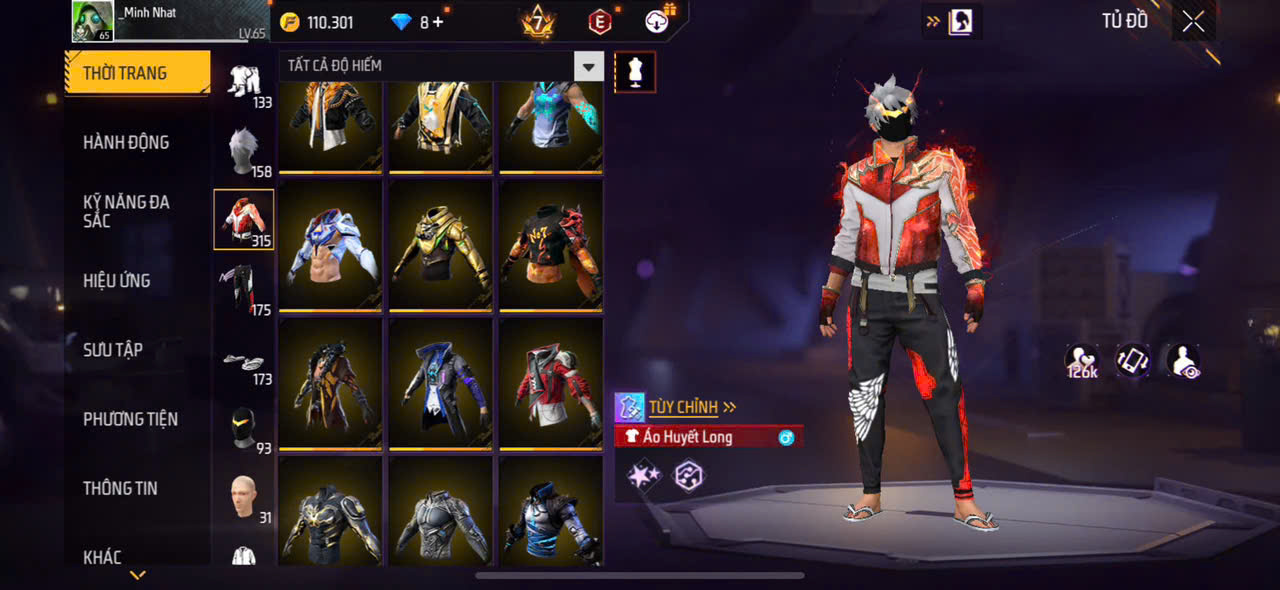This screenshot has height=590, width=1280.
Task: Show the THÔNG TIN tab
Action: (120, 488)
